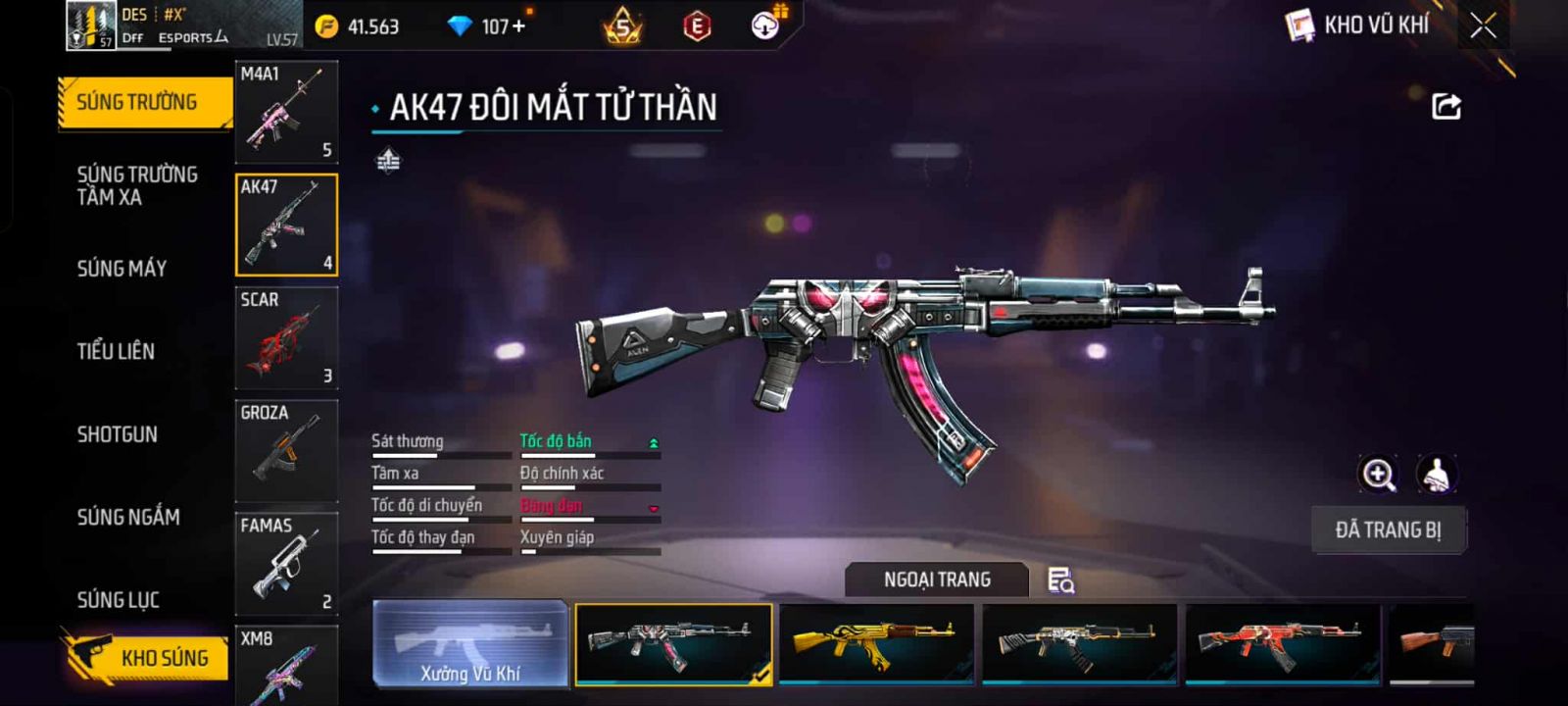
Task: Open the Súng Lục category
Action: click(118, 599)
